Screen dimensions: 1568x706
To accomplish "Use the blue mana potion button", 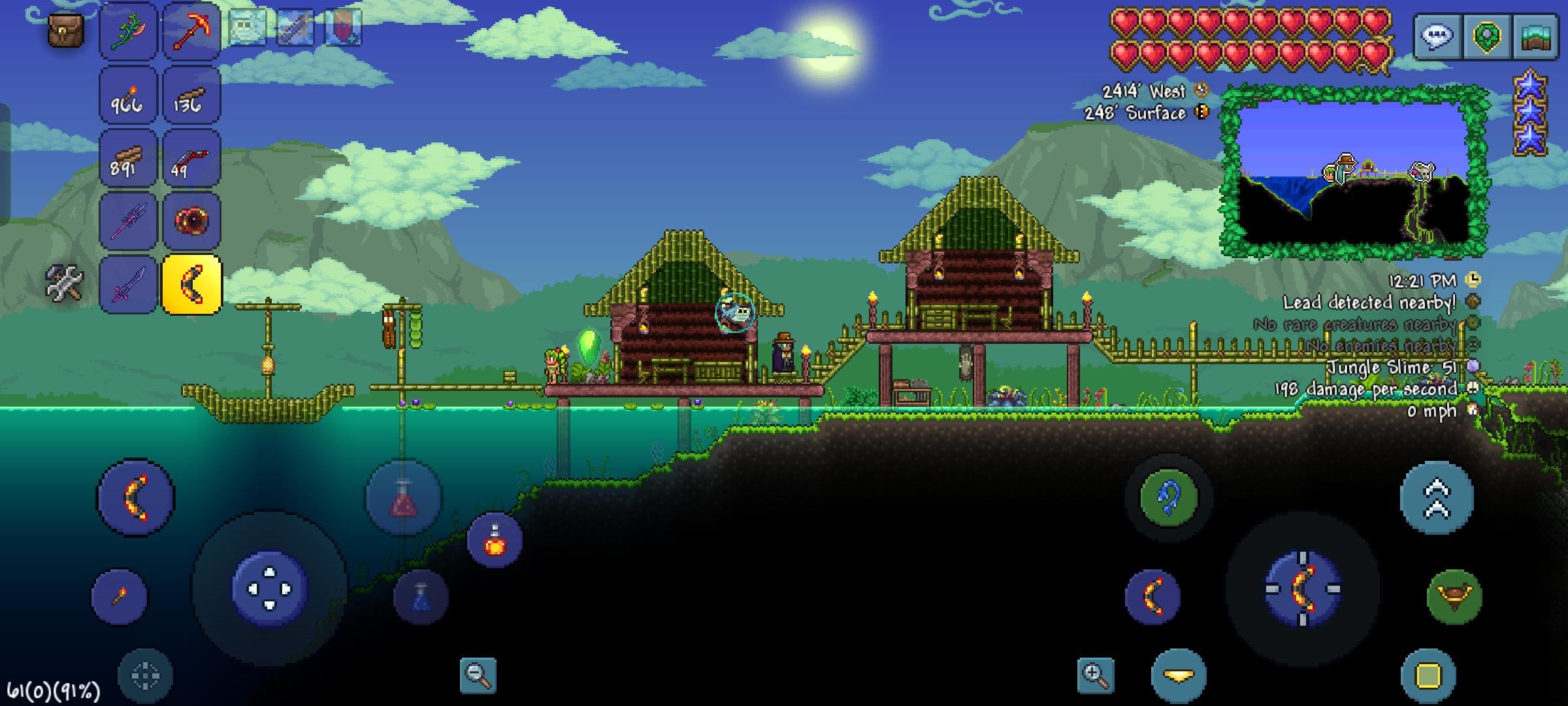I will point(421,597).
